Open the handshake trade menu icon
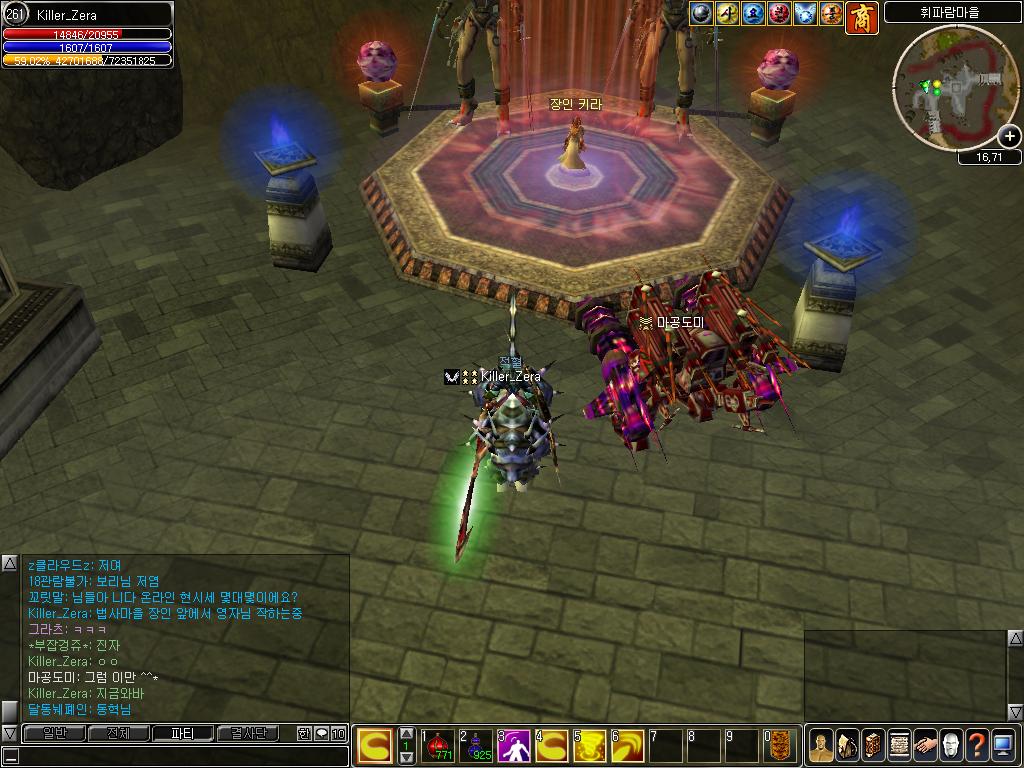1024x768 pixels. (925, 745)
